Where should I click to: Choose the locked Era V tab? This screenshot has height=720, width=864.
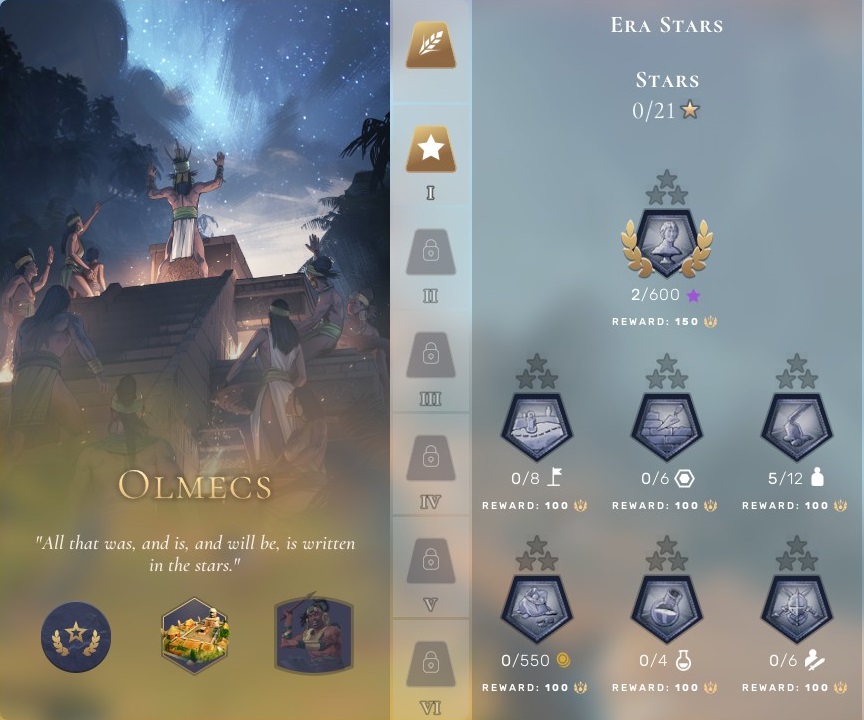pyautogui.click(x=430, y=560)
